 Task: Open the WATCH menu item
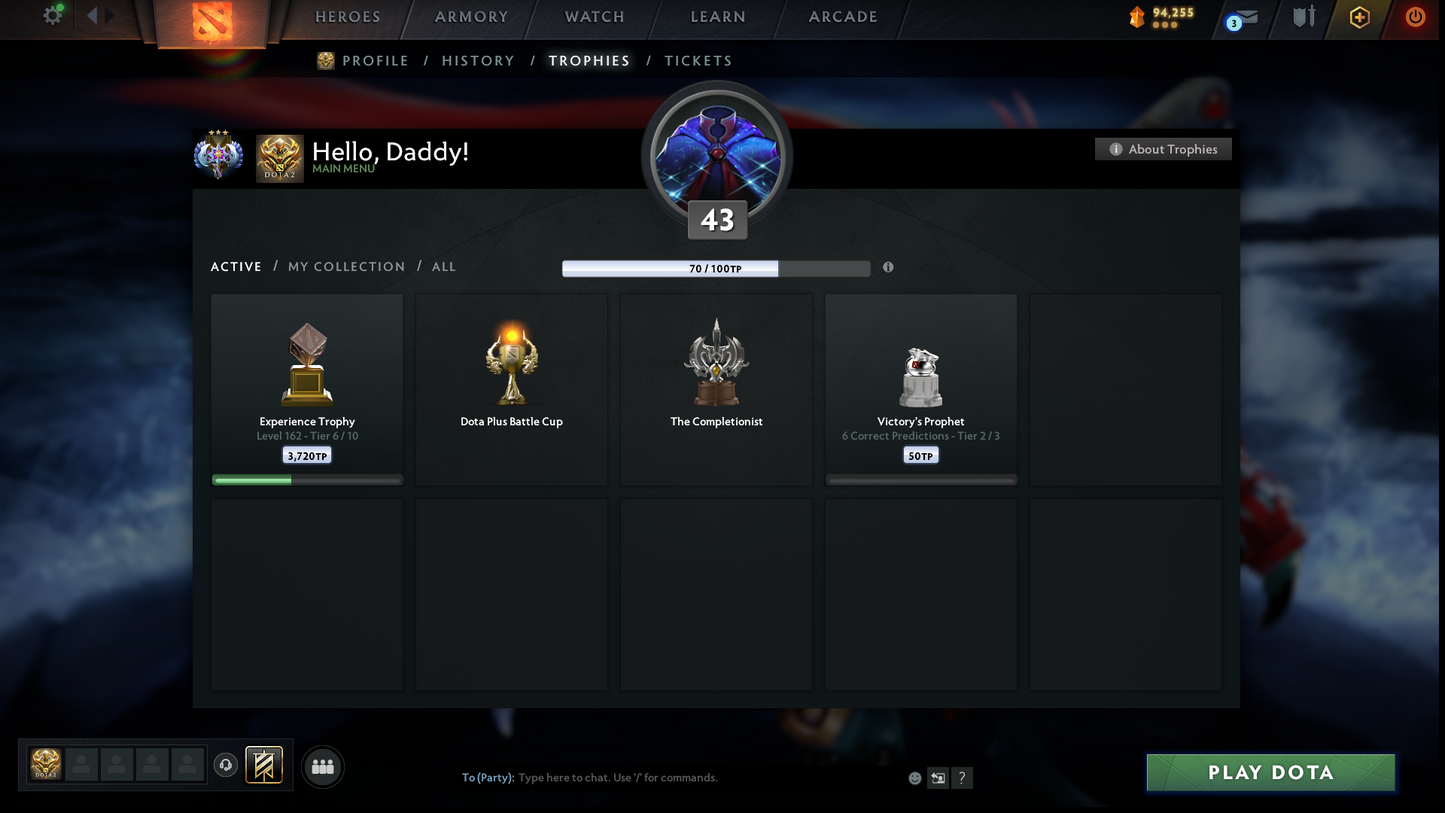[594, 17]
